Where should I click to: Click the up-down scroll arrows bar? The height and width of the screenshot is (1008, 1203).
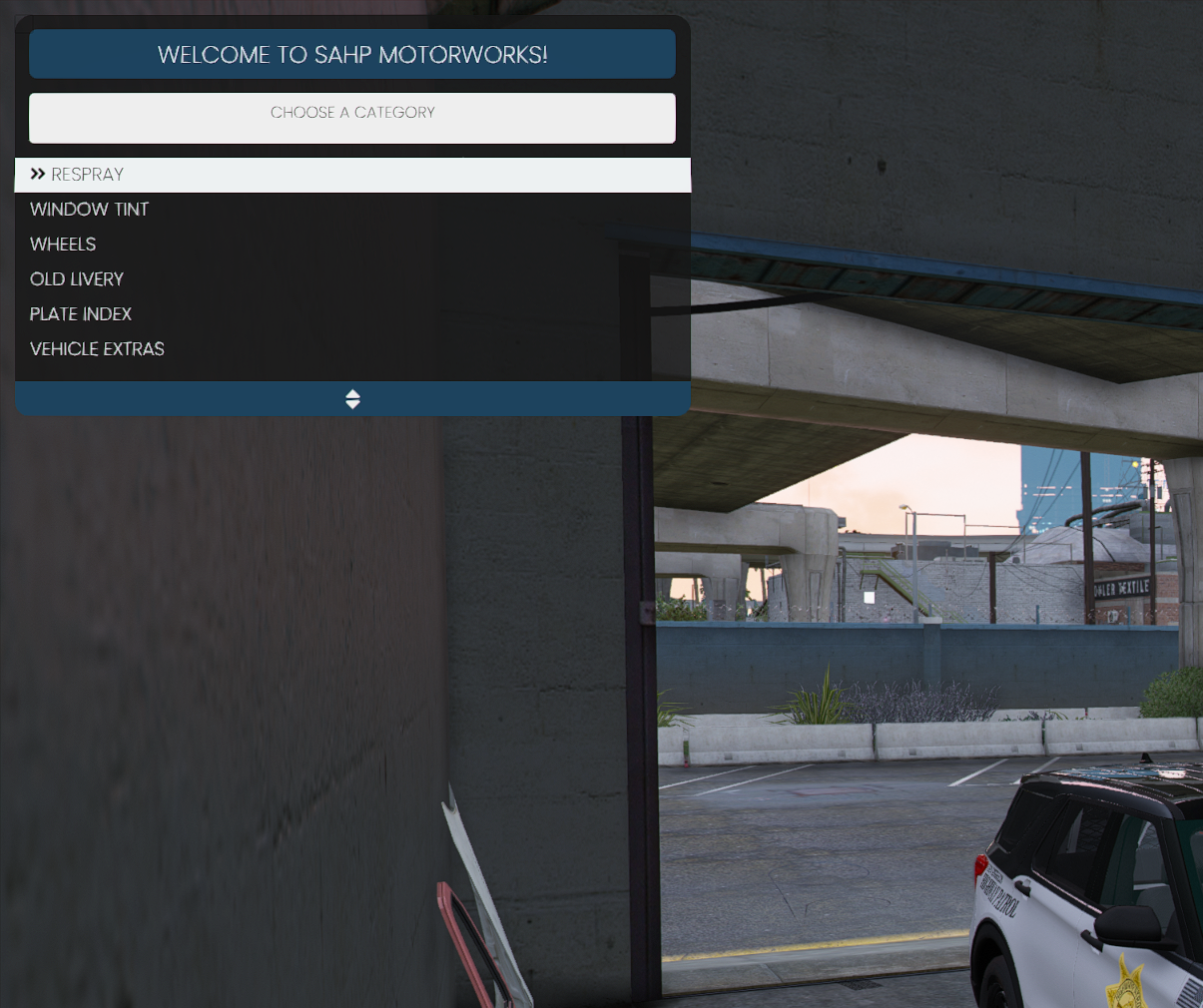point(352,399)
